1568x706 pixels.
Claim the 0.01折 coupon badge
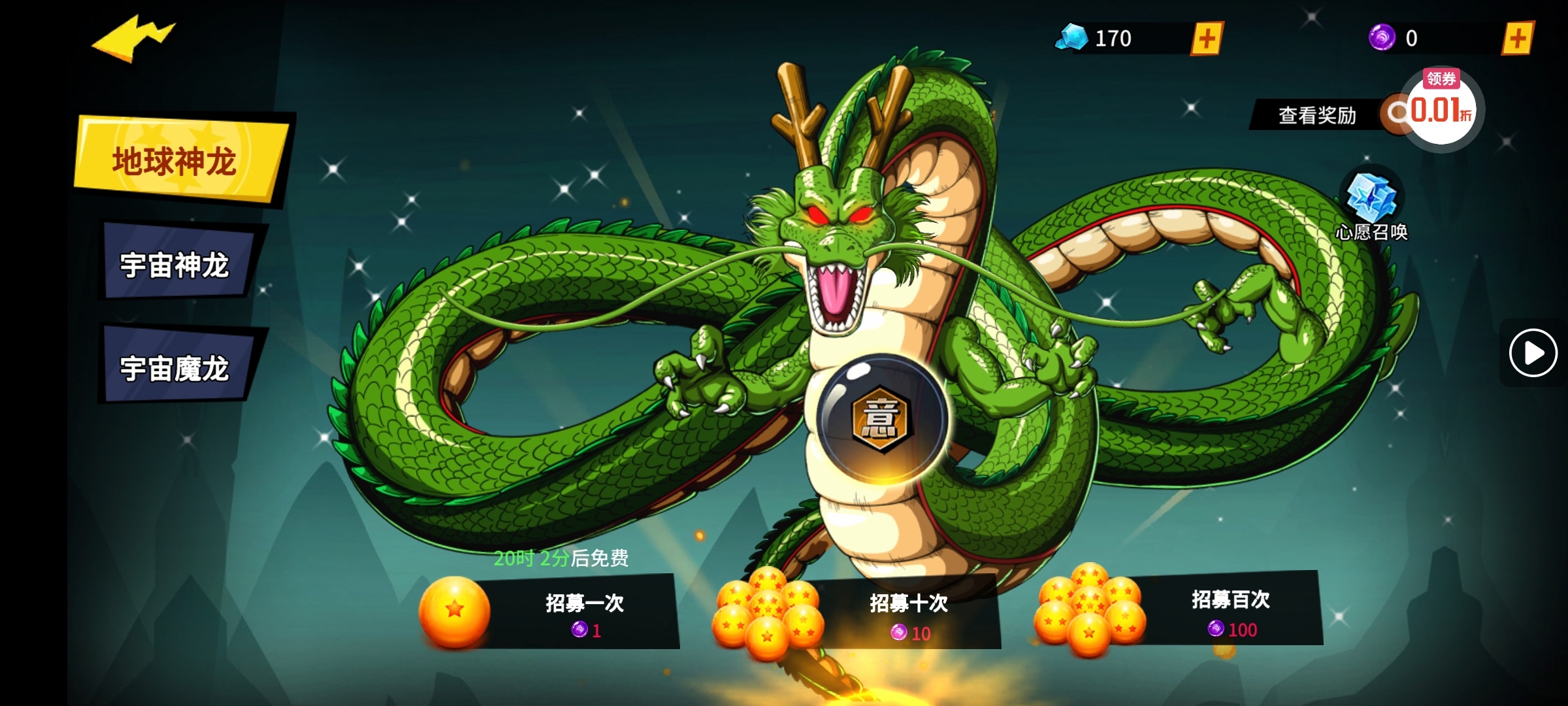[1441, 109]
